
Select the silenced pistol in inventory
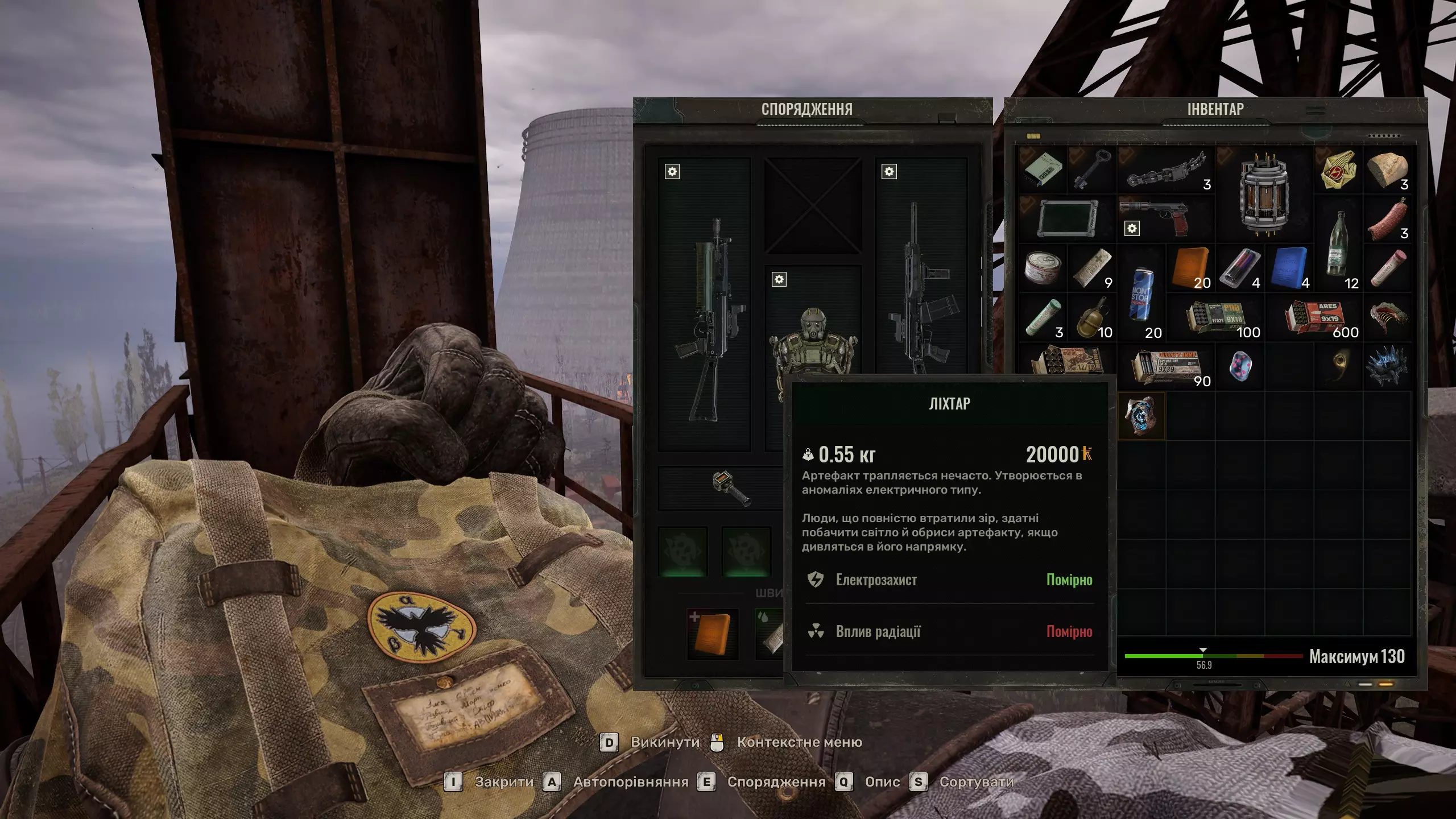1166,218
